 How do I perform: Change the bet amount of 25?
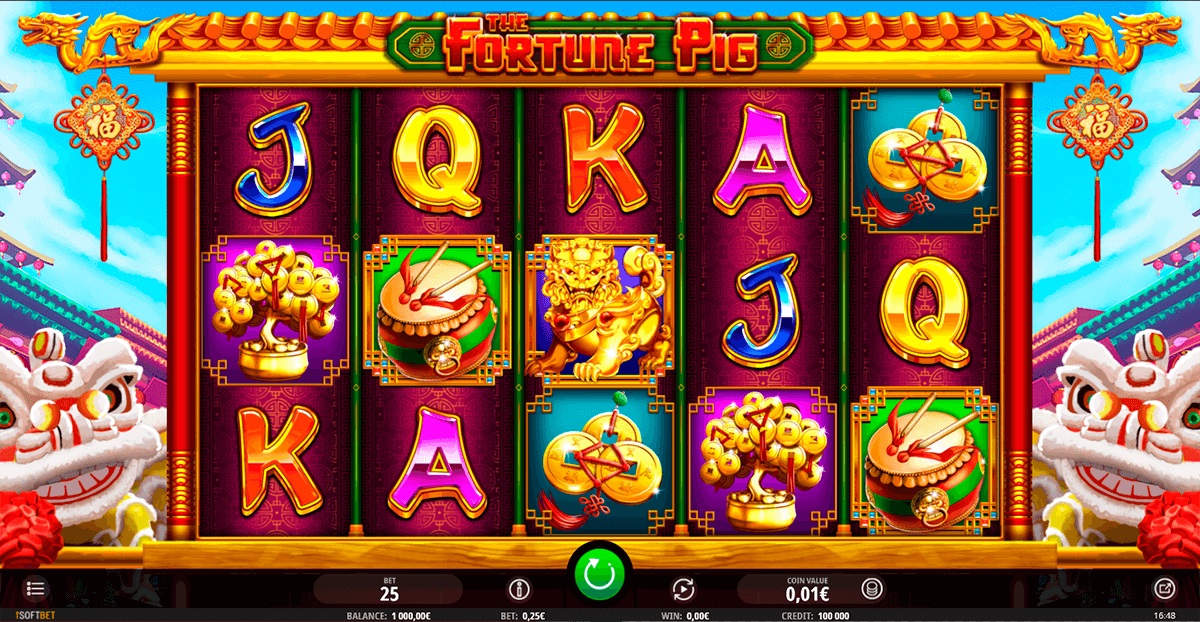coord(390,589)
